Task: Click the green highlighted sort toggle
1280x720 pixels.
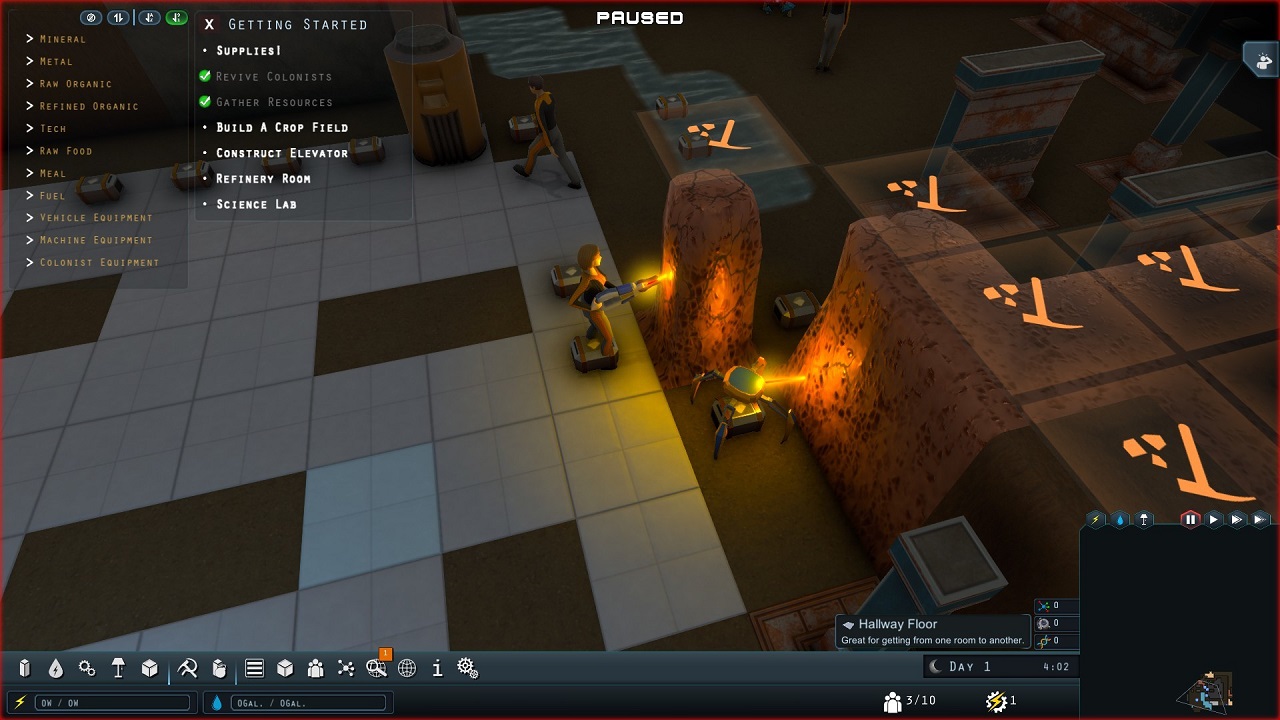Action: point(177,18)
